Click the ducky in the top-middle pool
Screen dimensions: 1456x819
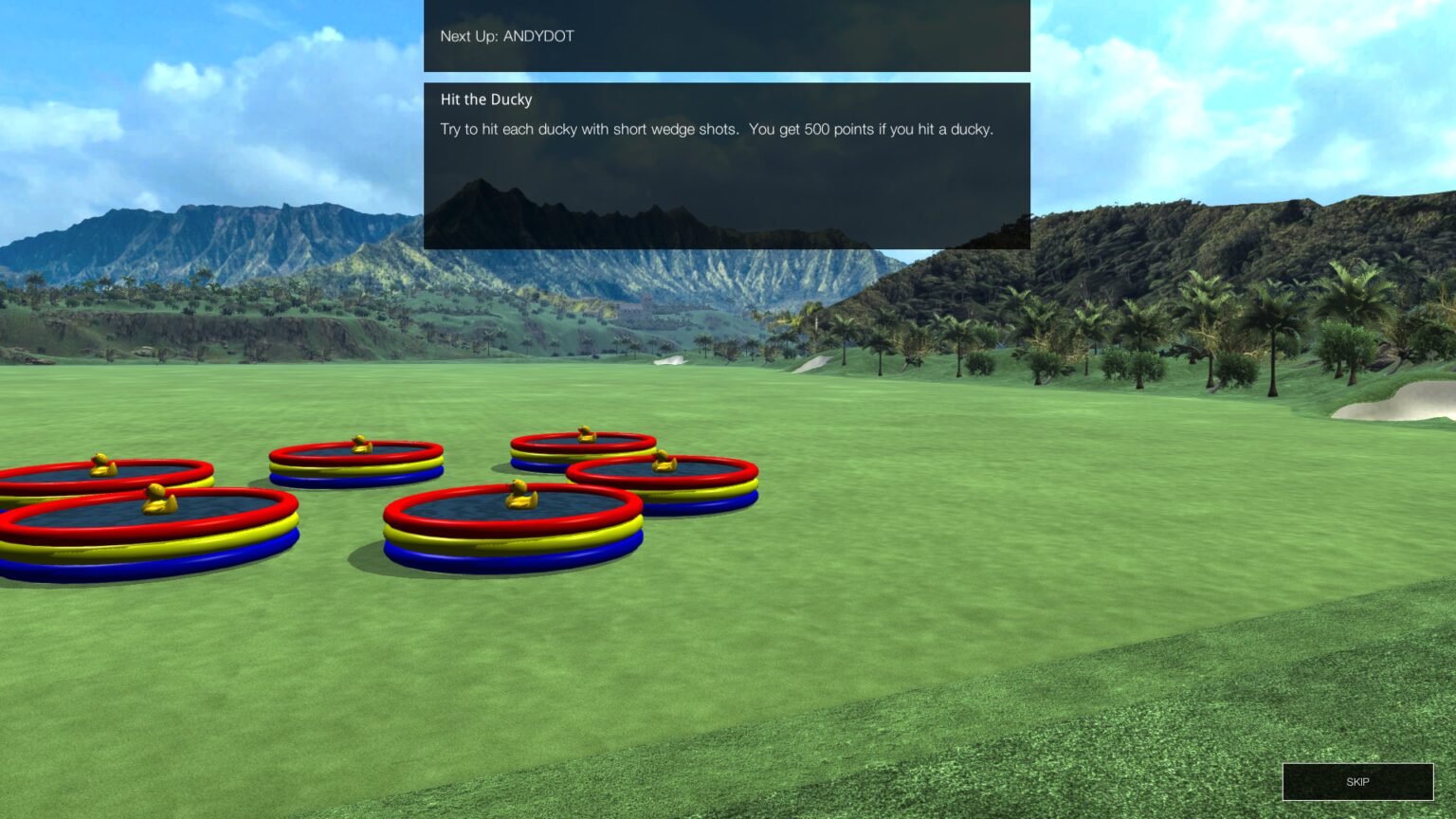[x=585, y=434]
